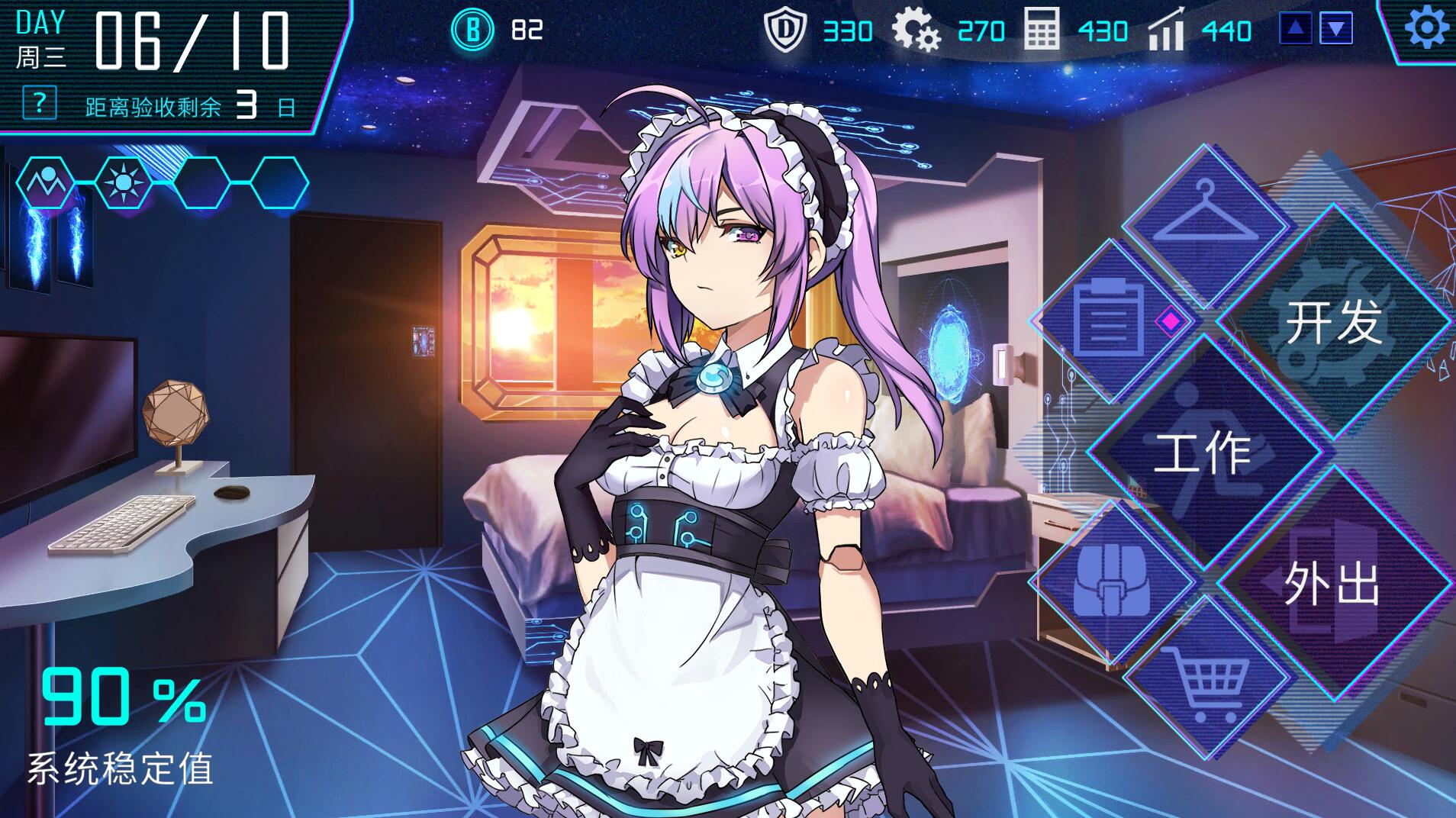The image size is (1456, 818).
Task: Open the 开发 (Develop) menu
Action: (1333, 322)
